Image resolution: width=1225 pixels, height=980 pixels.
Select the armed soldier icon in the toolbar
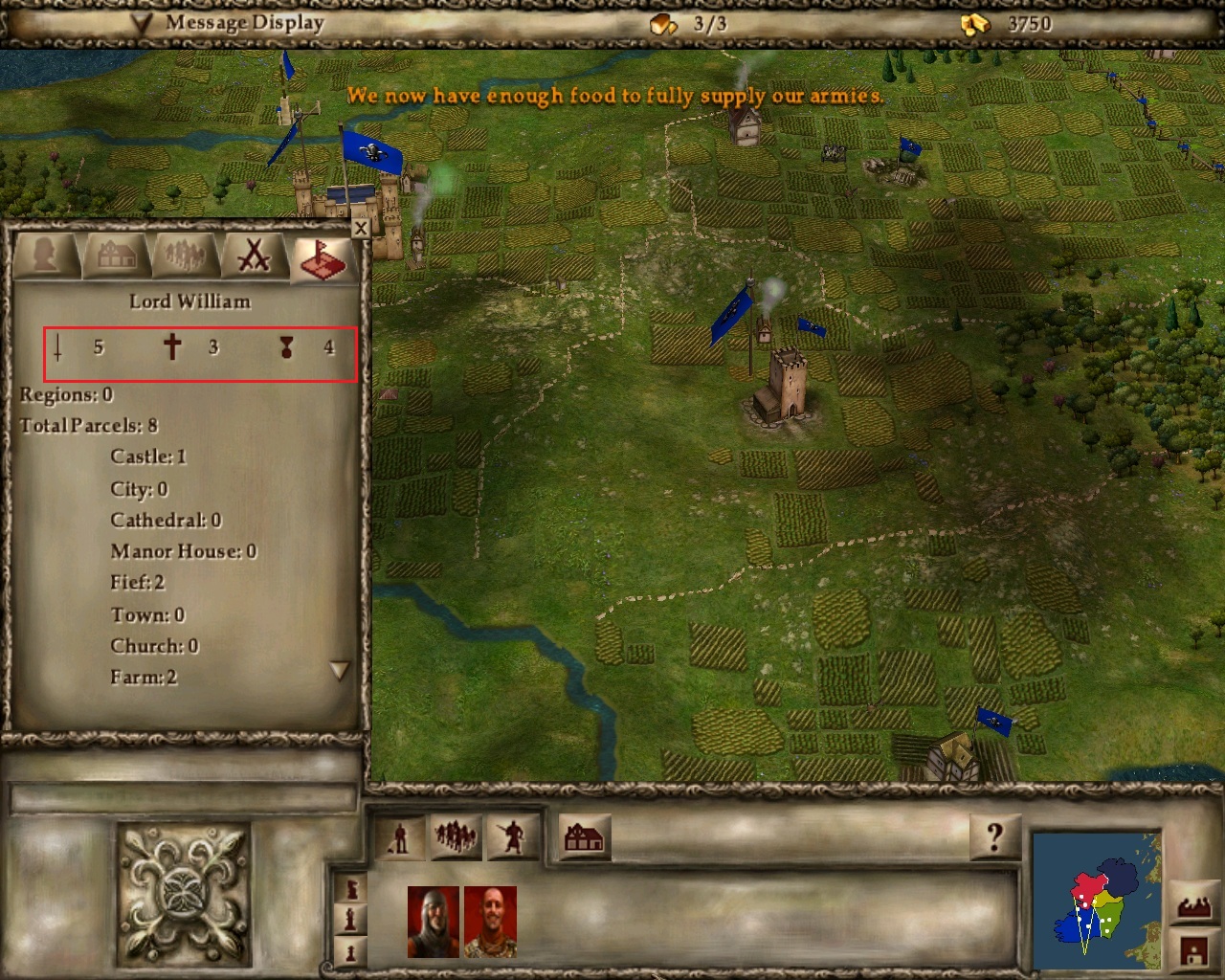pos(512,836)
